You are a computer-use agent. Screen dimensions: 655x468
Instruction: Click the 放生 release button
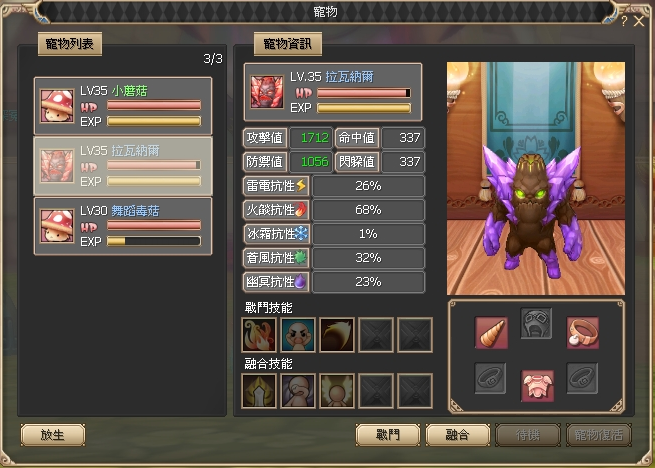click(52, 436)
